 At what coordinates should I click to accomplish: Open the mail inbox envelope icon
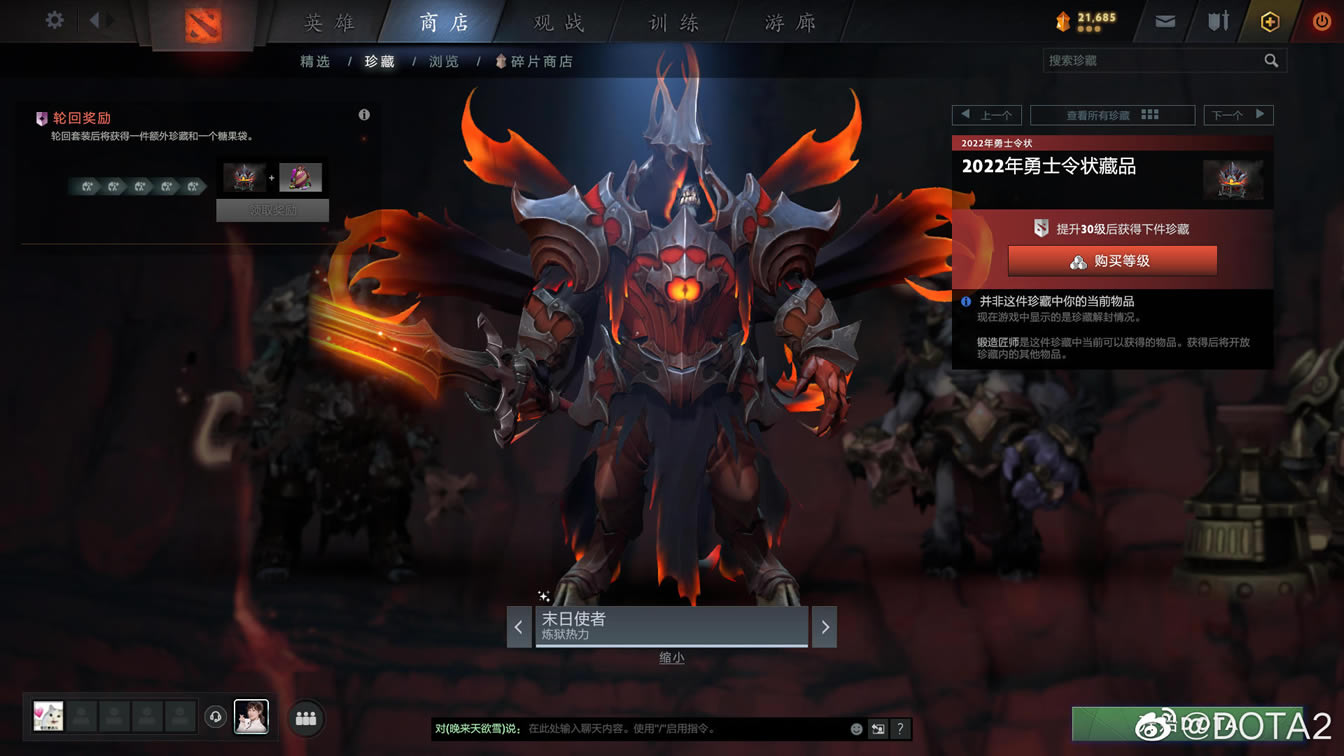[x=1163, y=19]
